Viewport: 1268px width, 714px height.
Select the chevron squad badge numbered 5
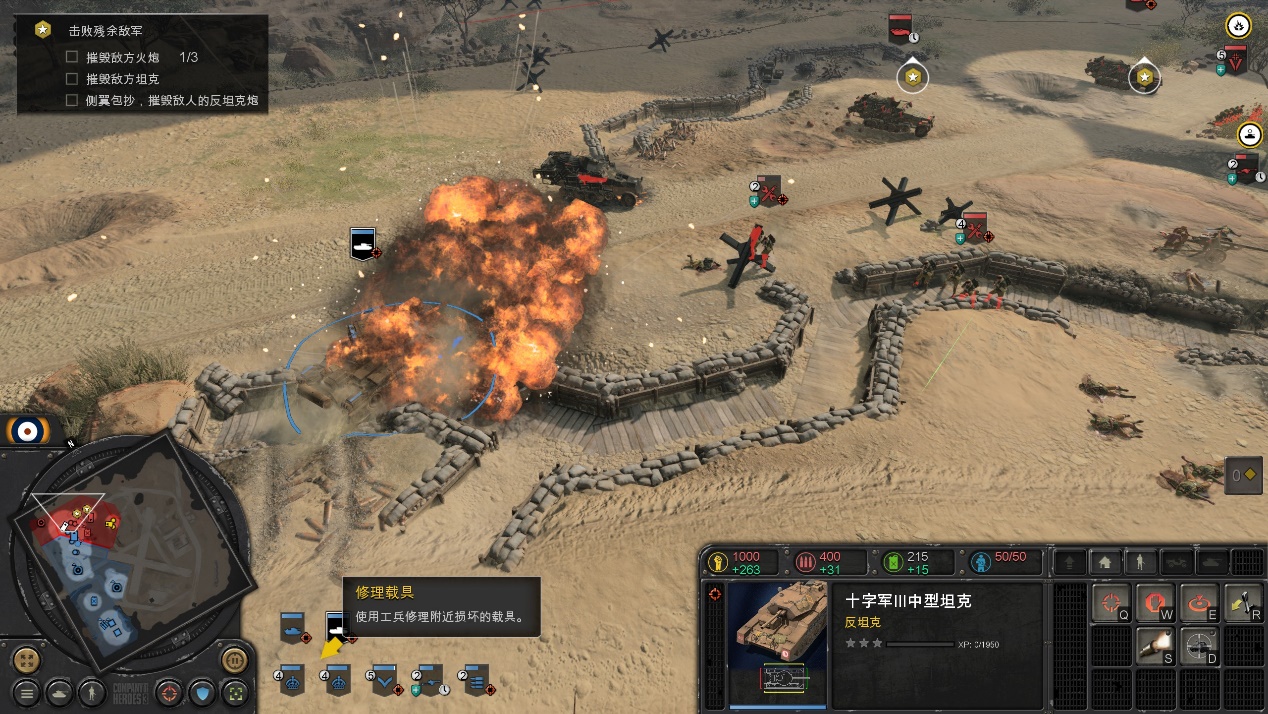point(385,680)
